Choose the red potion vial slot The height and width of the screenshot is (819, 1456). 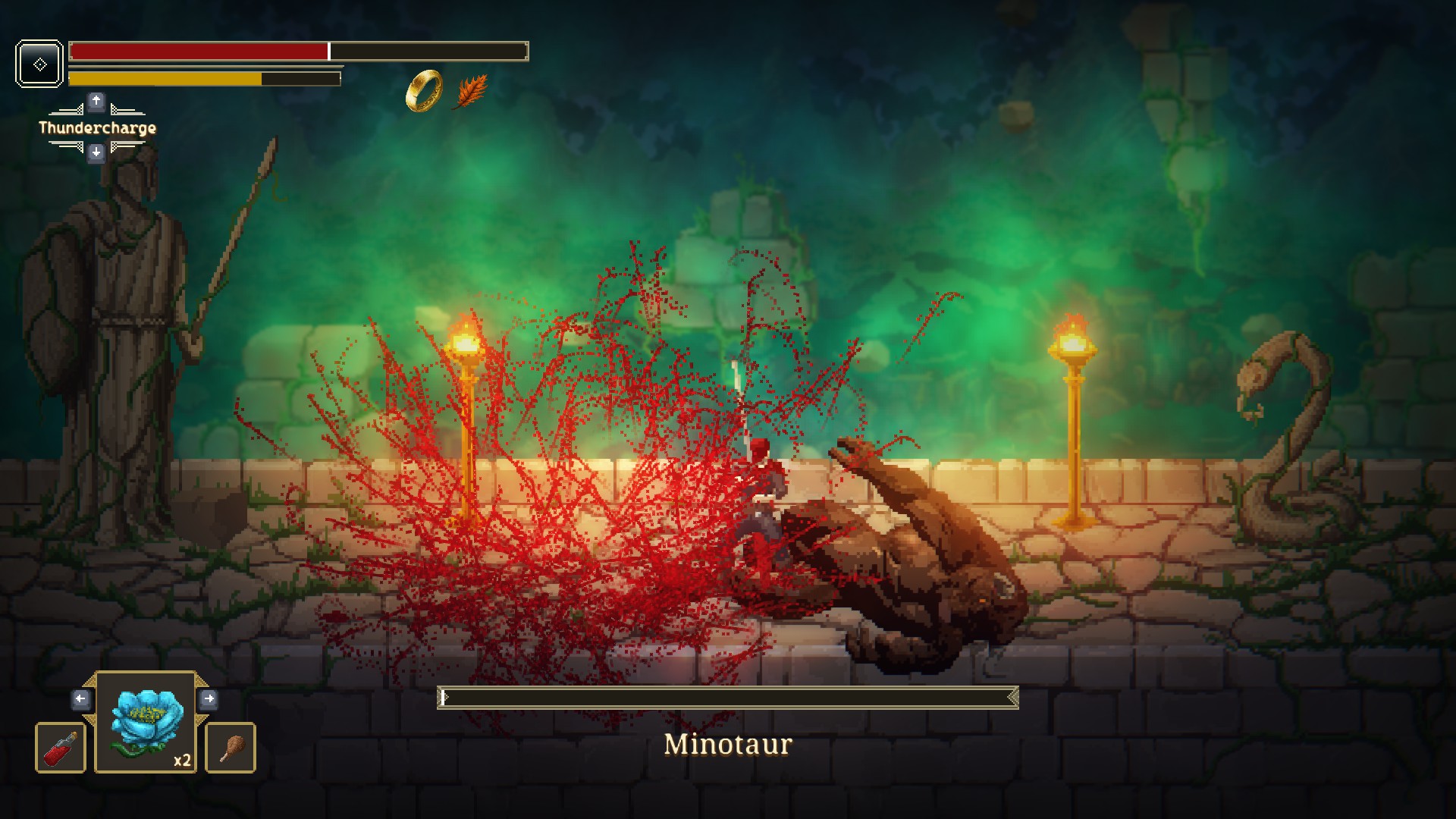61,748
